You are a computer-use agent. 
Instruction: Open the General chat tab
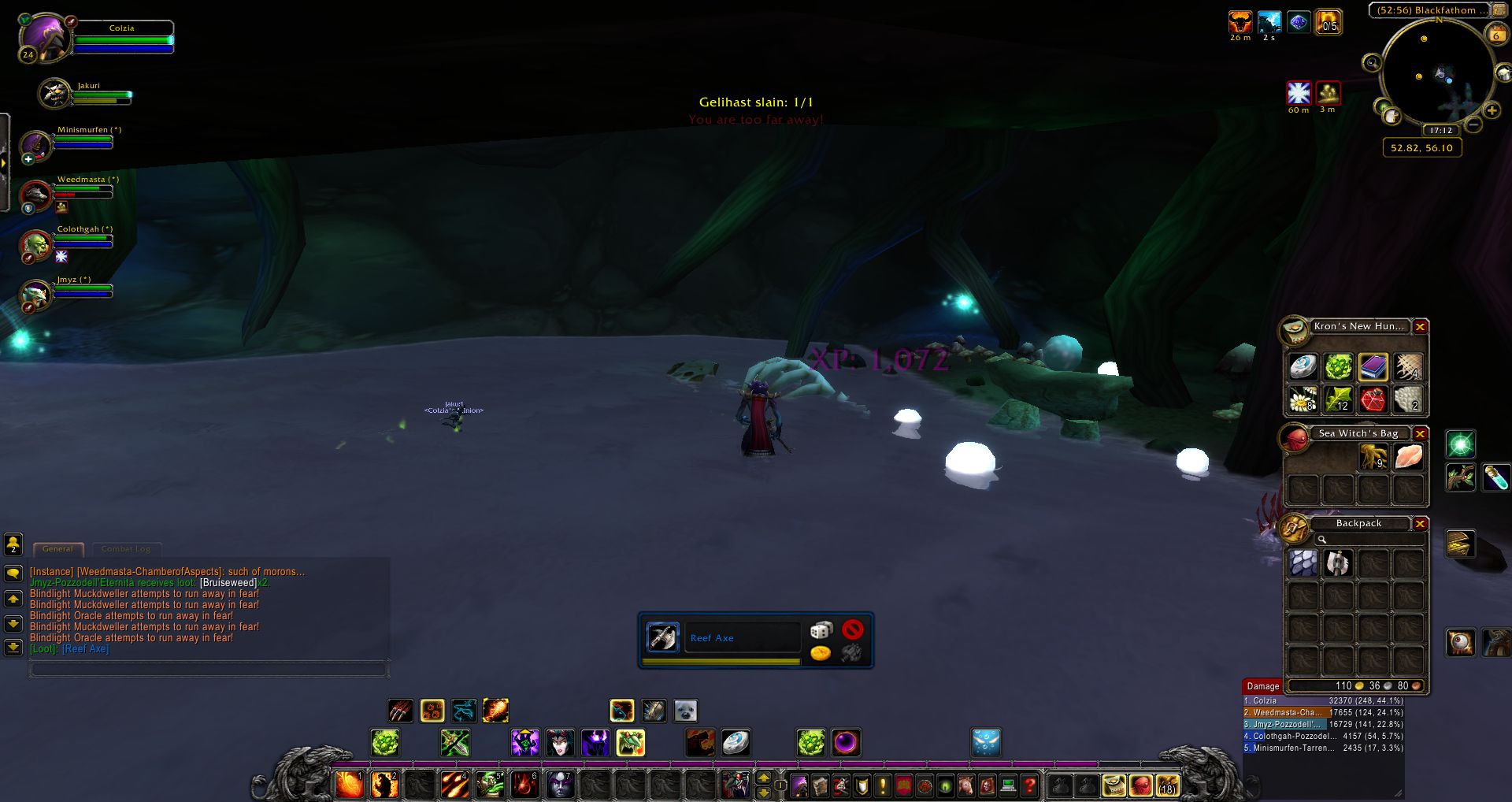(x=57, y=549)
